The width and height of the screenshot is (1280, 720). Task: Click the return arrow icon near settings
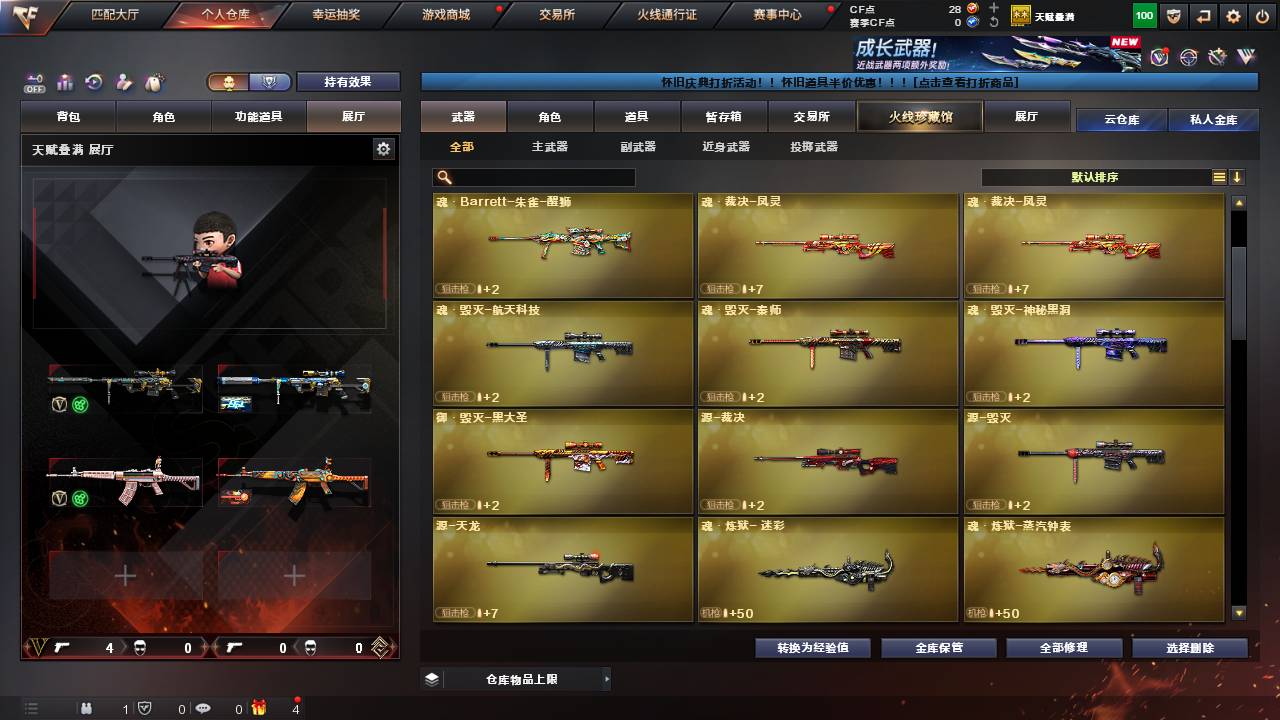(x=1202, y=16)
